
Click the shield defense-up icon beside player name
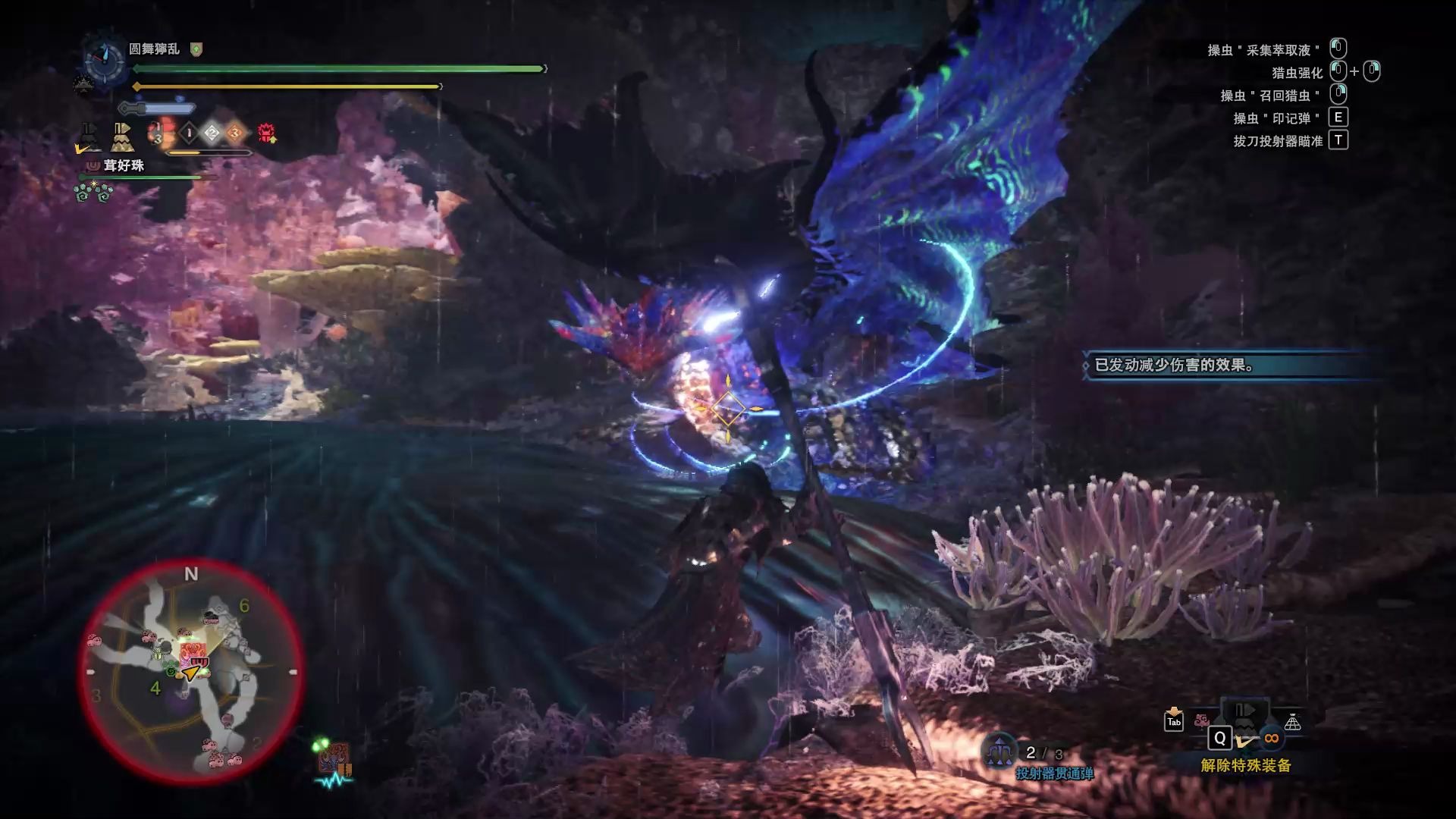(196, 49)
